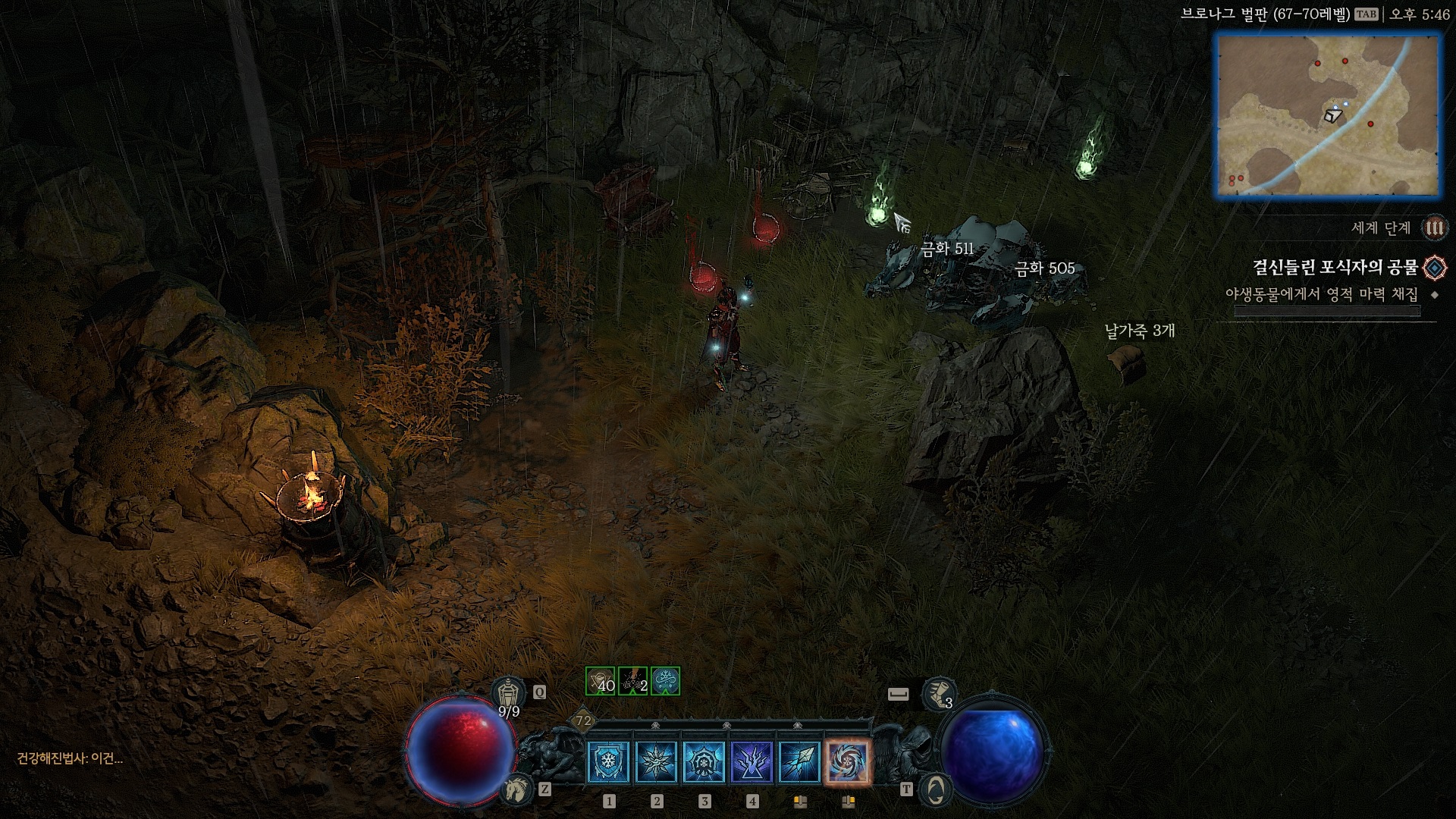
Task: Trigger the purple lightning skill icon
Action: click(x=752, y=761)
